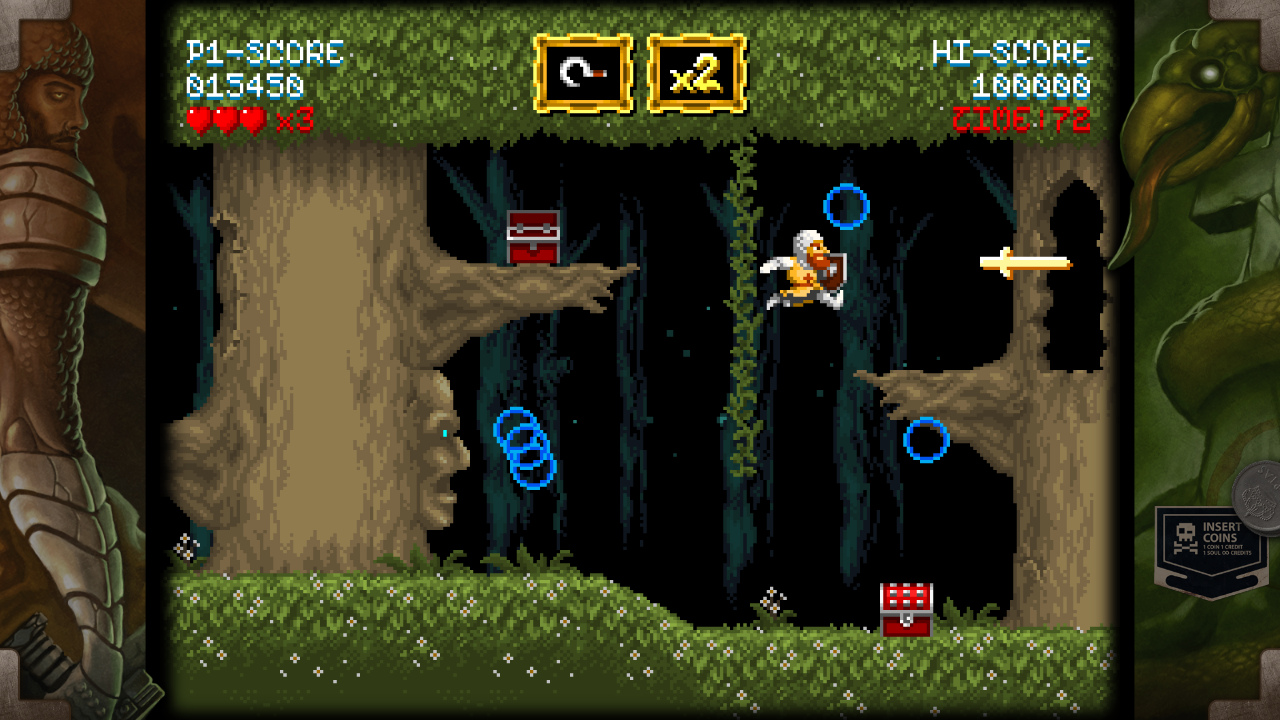1280x720 pixels.
Task: Click the blue ring above the knight
Action: click(845, 205)
